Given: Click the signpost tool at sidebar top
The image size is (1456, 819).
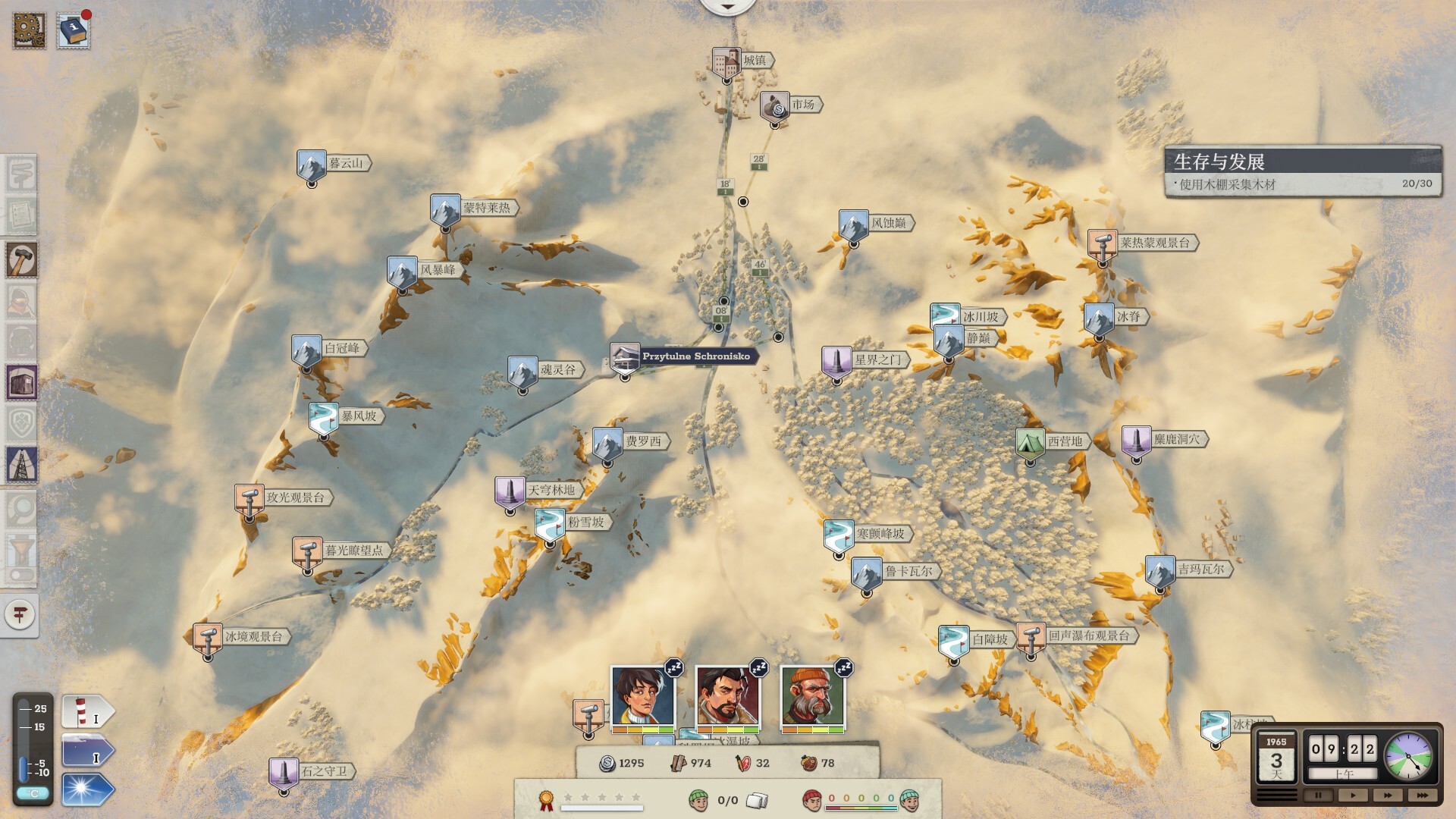Looking at the screenshot, I should click(x=23, y=173).
